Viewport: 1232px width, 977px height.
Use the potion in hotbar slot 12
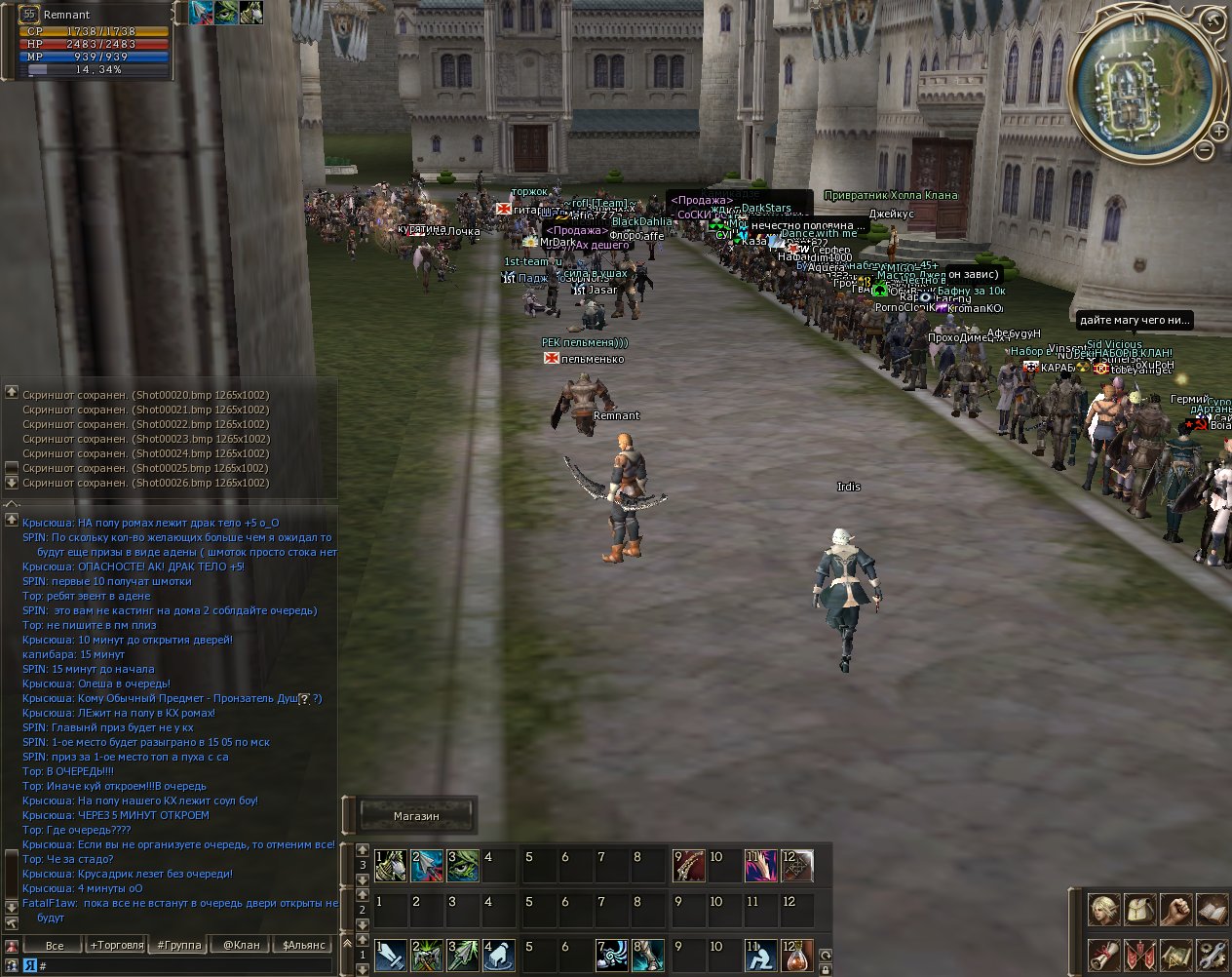click(x=797, y=956)
